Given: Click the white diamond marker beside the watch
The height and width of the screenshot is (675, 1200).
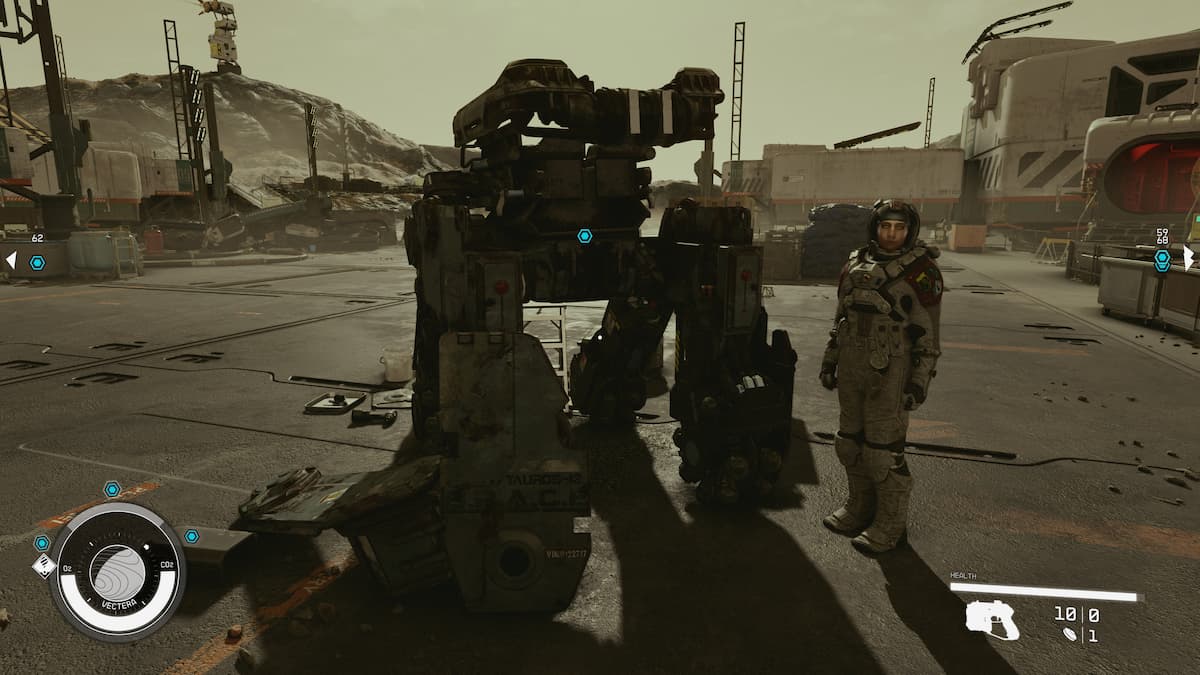Looking at the screenshot, I should tap(43, 565).
